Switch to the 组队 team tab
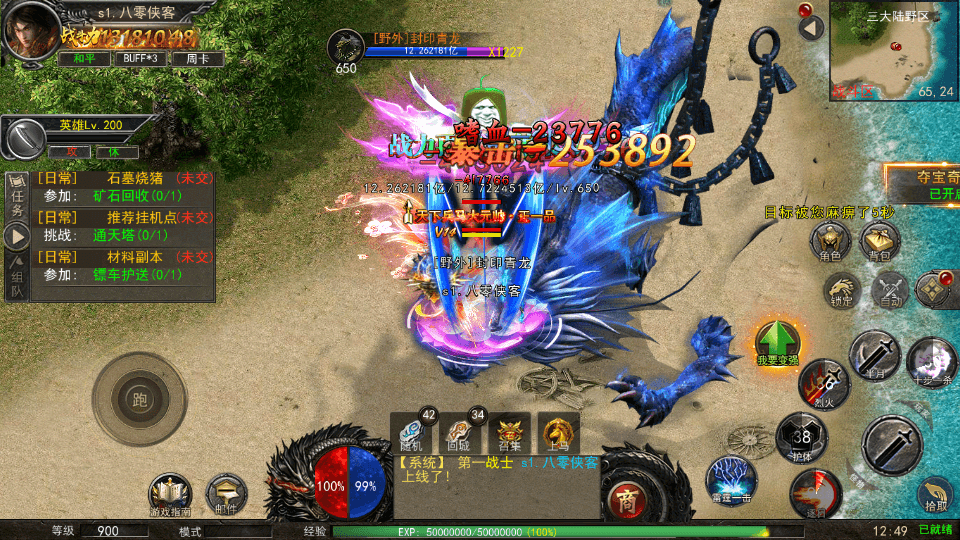 click(x=17, y=283)
